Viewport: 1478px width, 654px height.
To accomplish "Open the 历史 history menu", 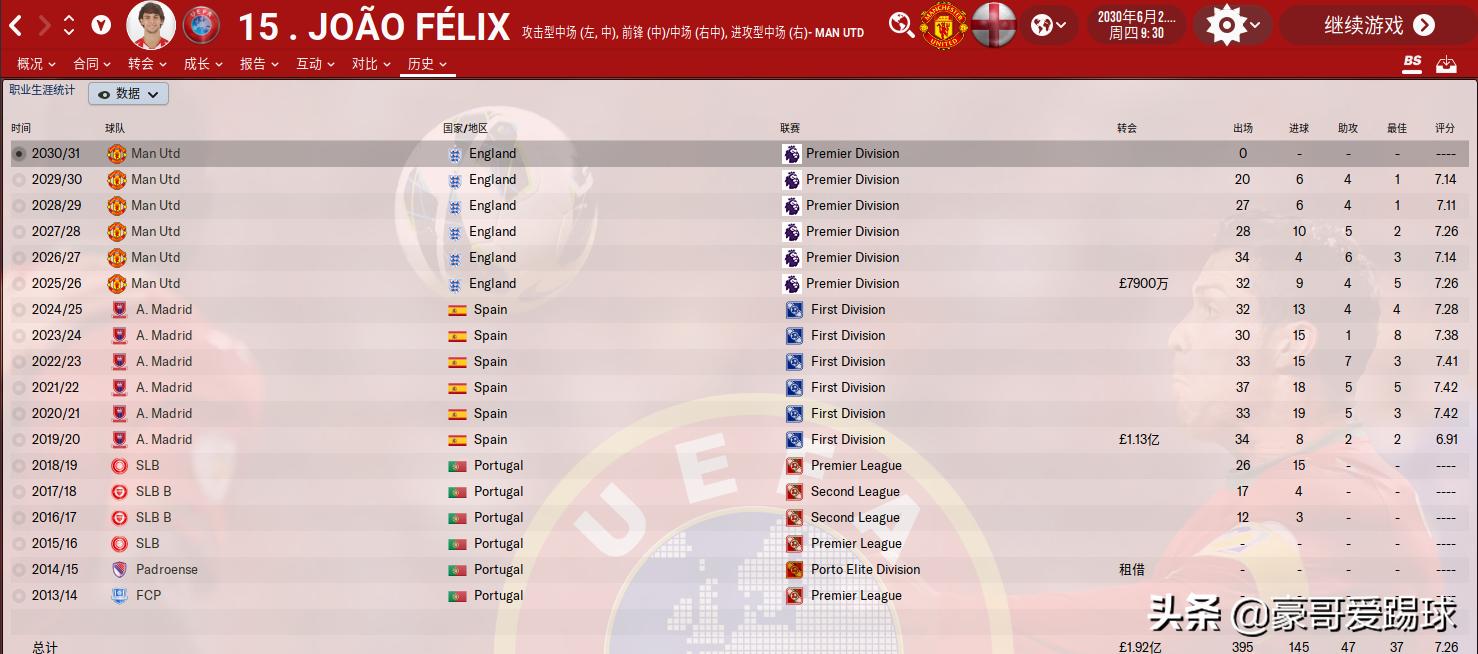I will 427,64.
